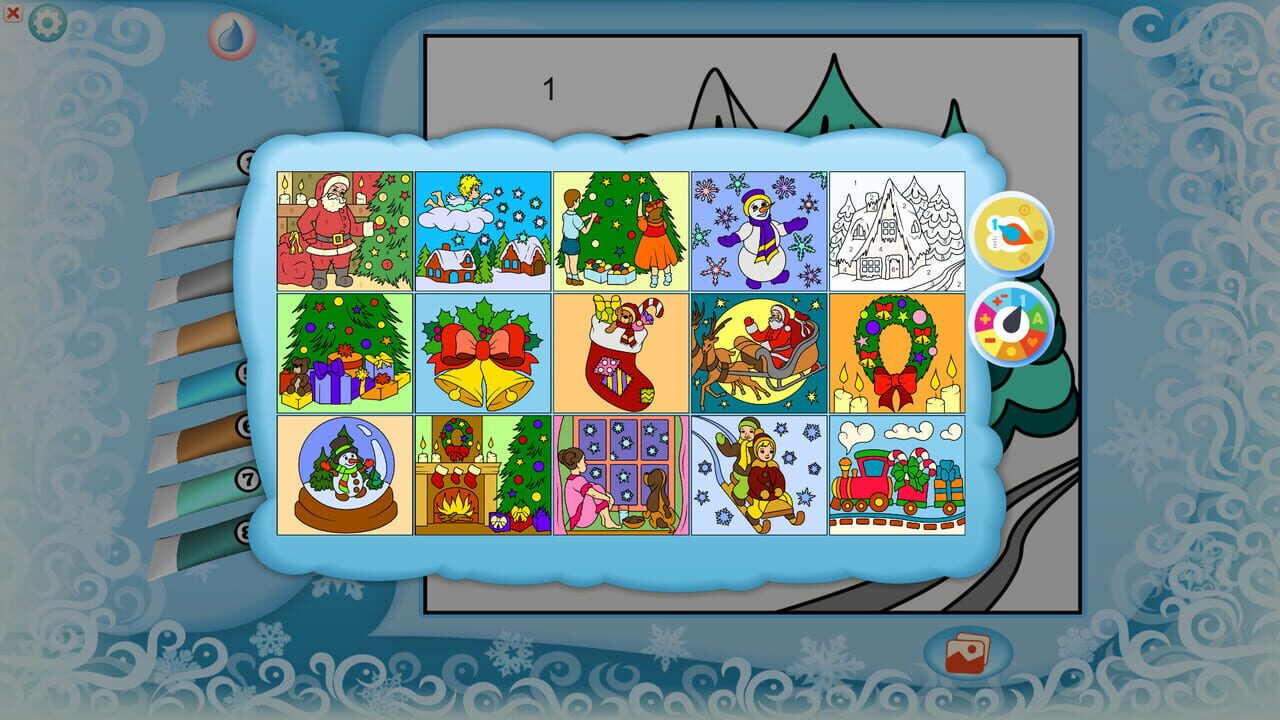The width and height of the screenshot is (1280, 720).
Task: Open the Santa sleigh and reindeer picture
Action: pos(757,353)
